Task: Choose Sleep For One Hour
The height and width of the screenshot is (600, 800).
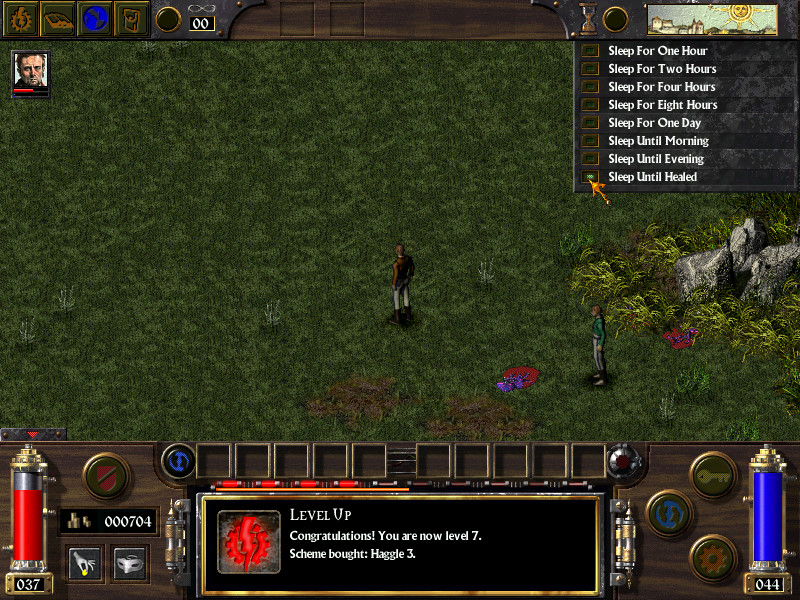Action: click(657, 51)
